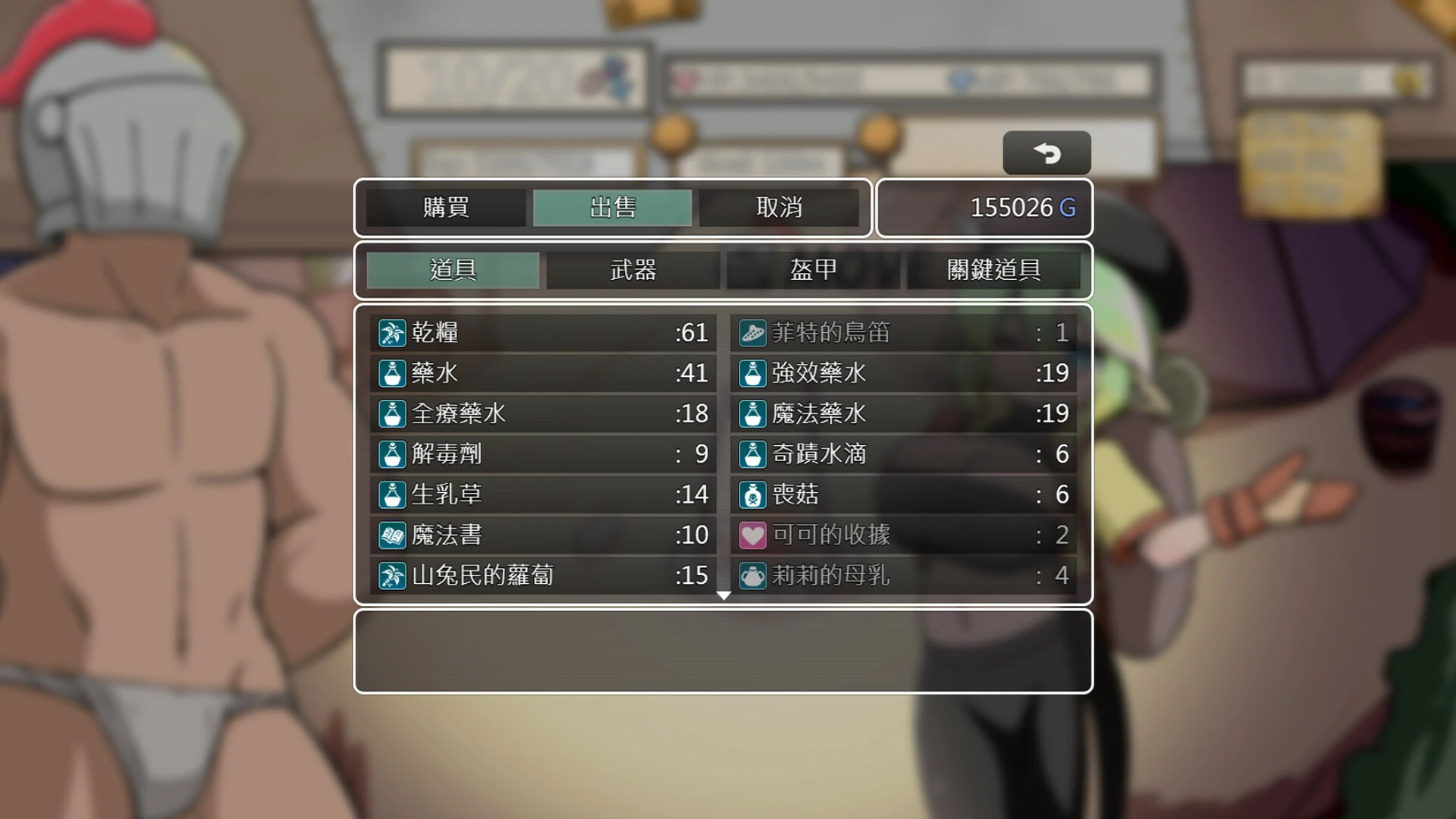Click the white down arrow to reveal more items
This screenshot has width=1456, height=819.
723,596
